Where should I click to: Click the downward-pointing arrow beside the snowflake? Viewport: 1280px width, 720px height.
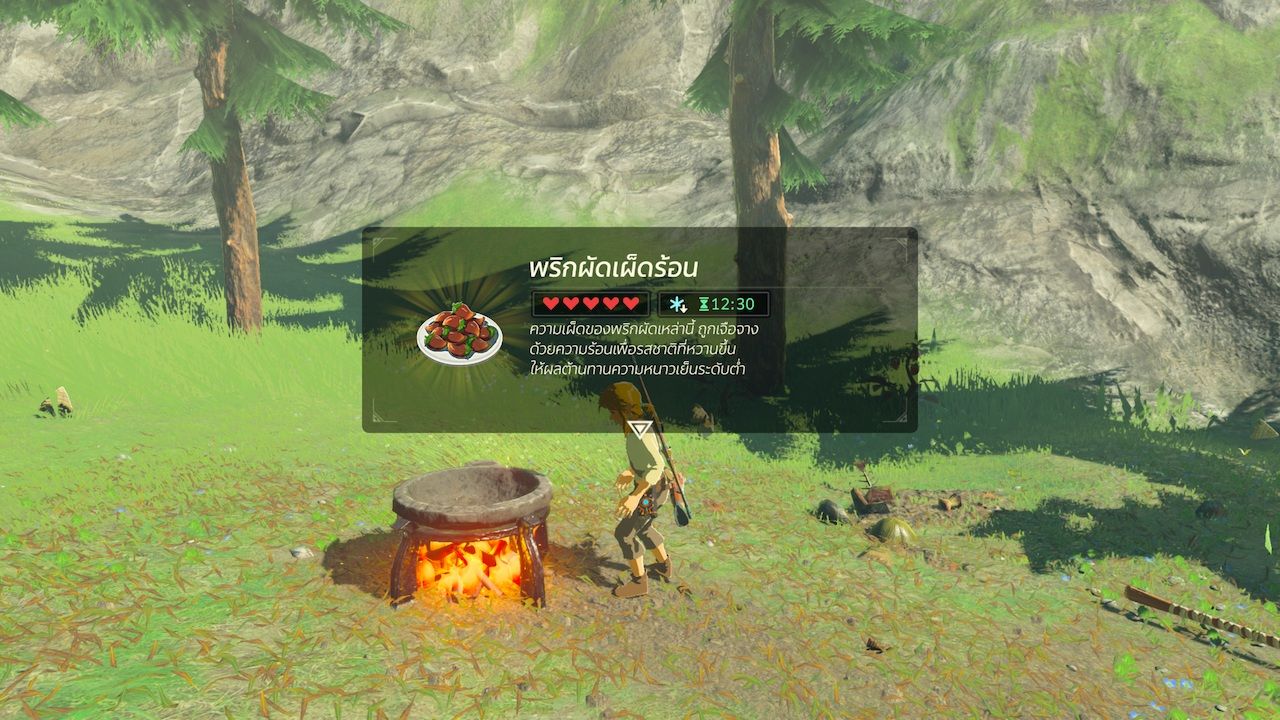[684, 308]
